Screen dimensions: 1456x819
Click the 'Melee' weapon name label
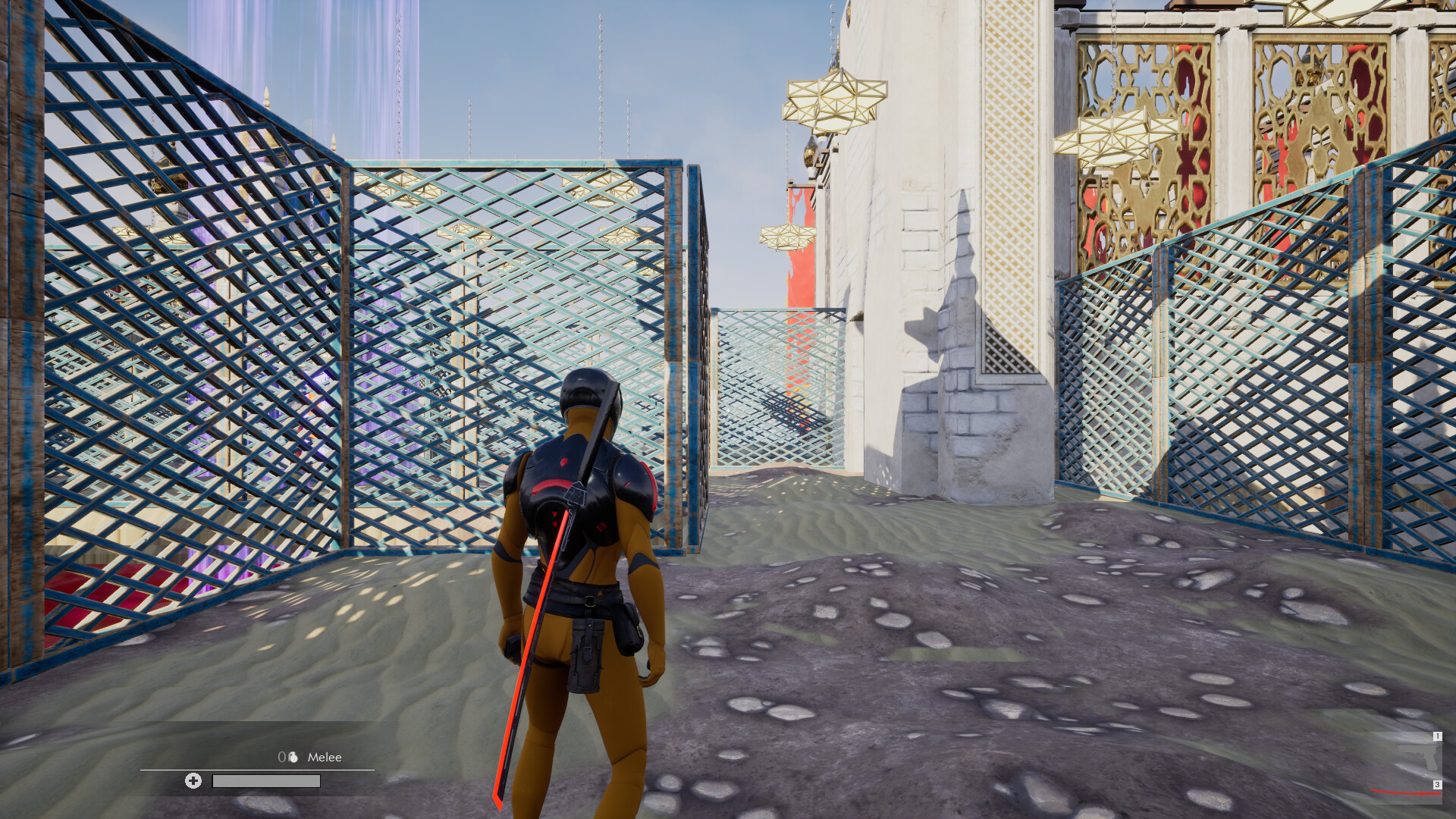coord(326,757)
